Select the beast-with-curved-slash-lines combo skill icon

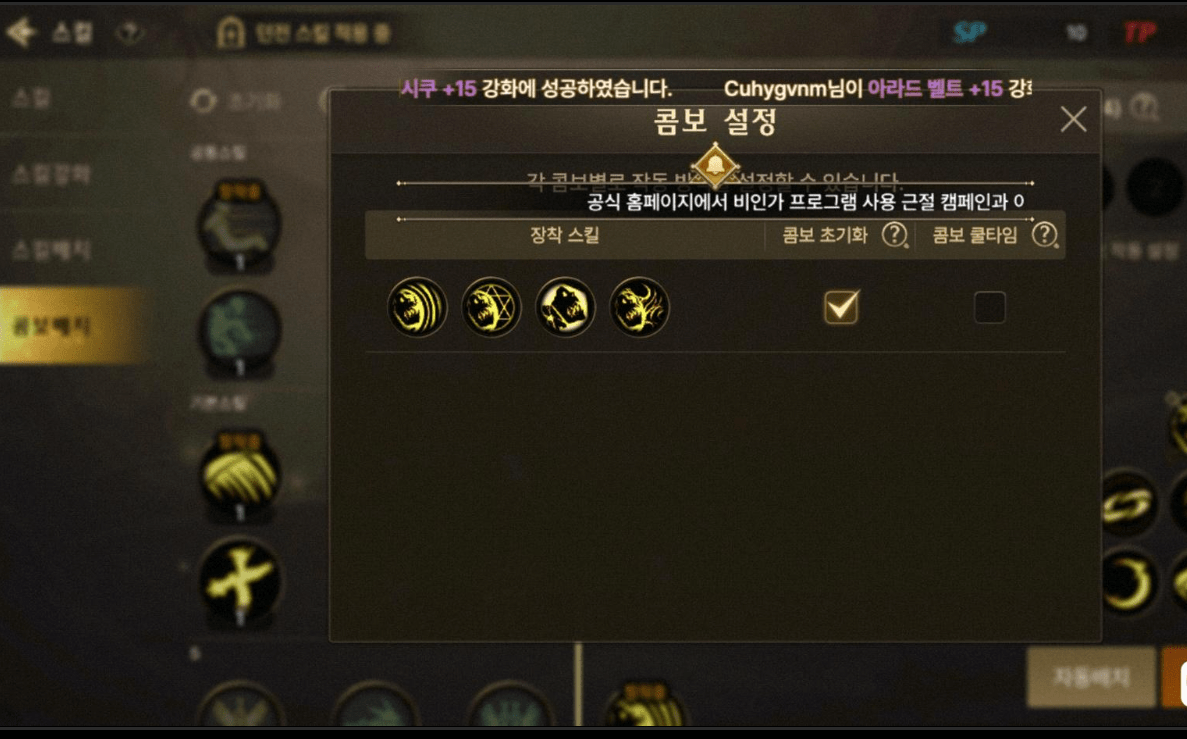tap(417, 307)
